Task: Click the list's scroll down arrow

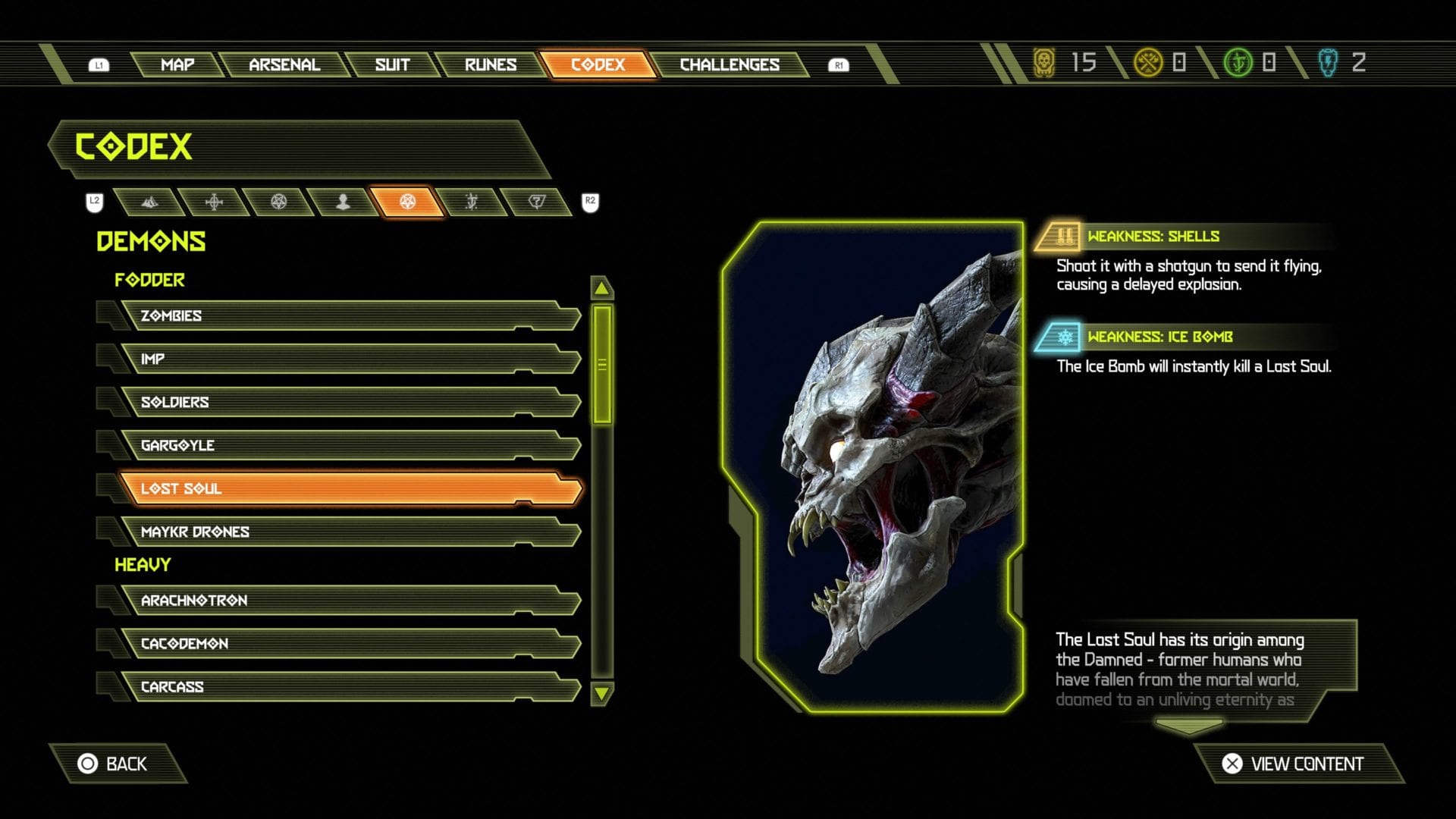Action: click(601, 693)
